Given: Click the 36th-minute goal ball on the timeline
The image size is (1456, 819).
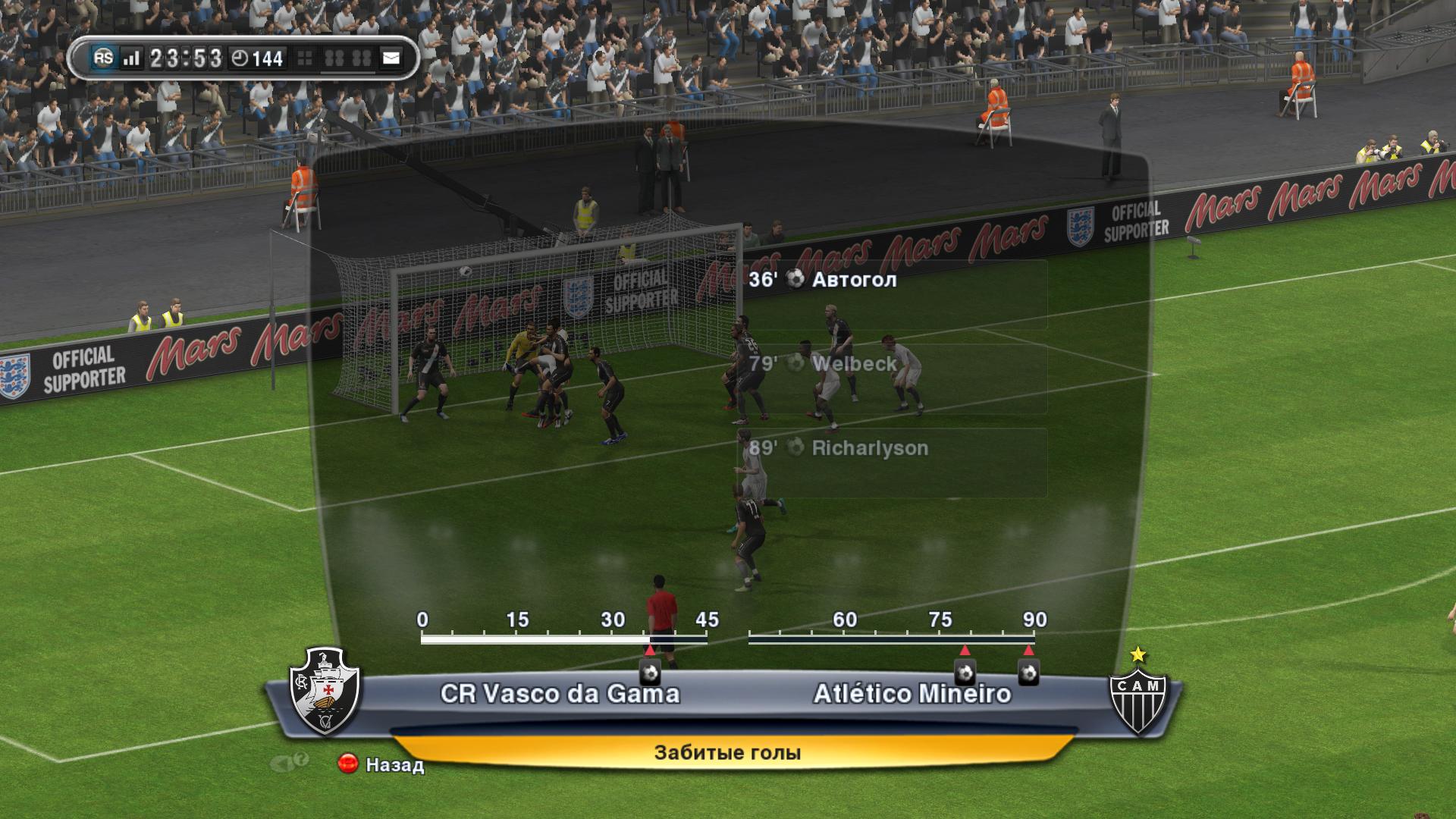Looking at the screenshot, I should pyautogui.click(x=650, y=672).
